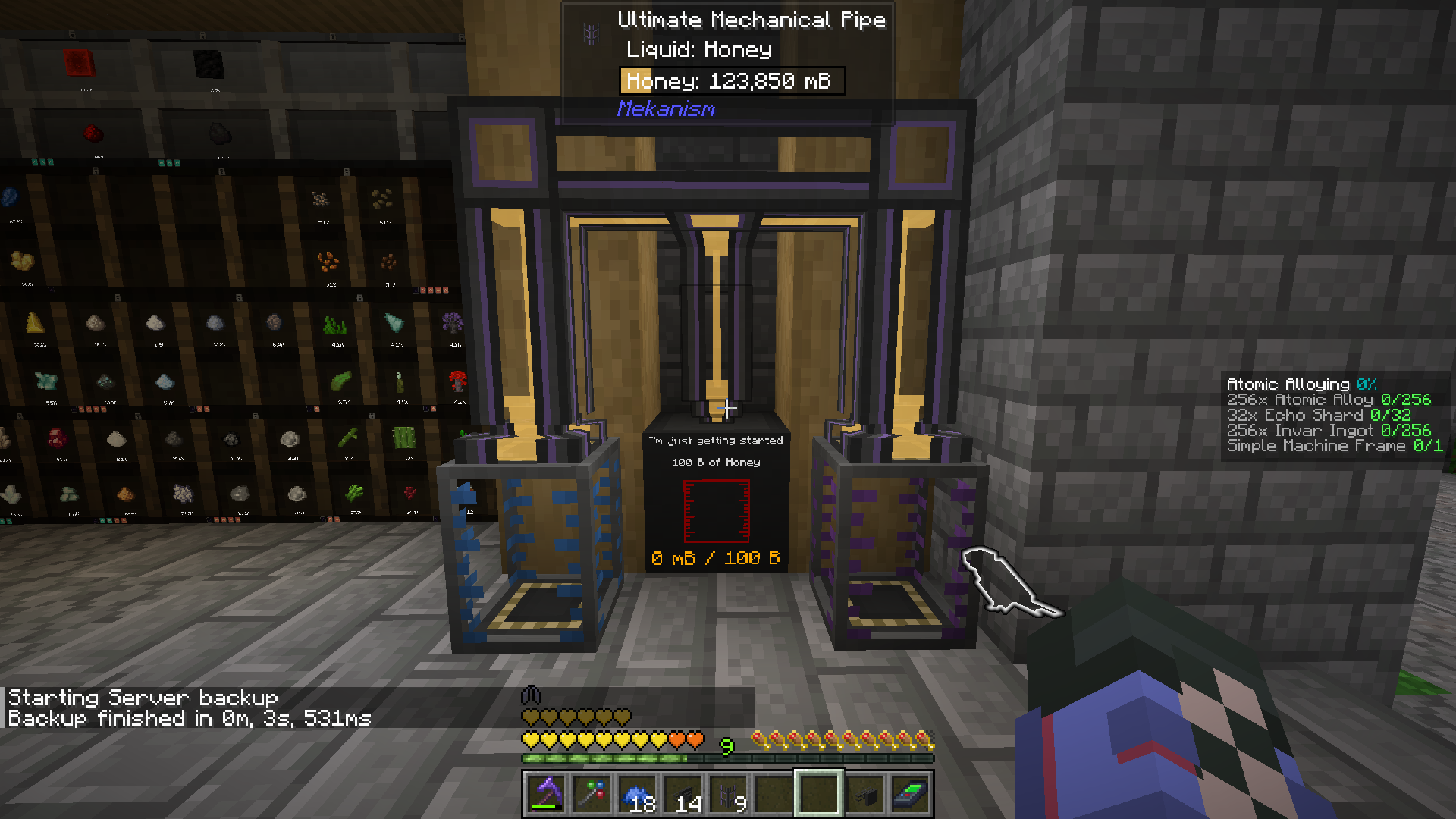Click the red tank gauge showing 0 mB / 100 B
The width and height of the screenshot is (1456, 819).
click(x=717, y=510)
